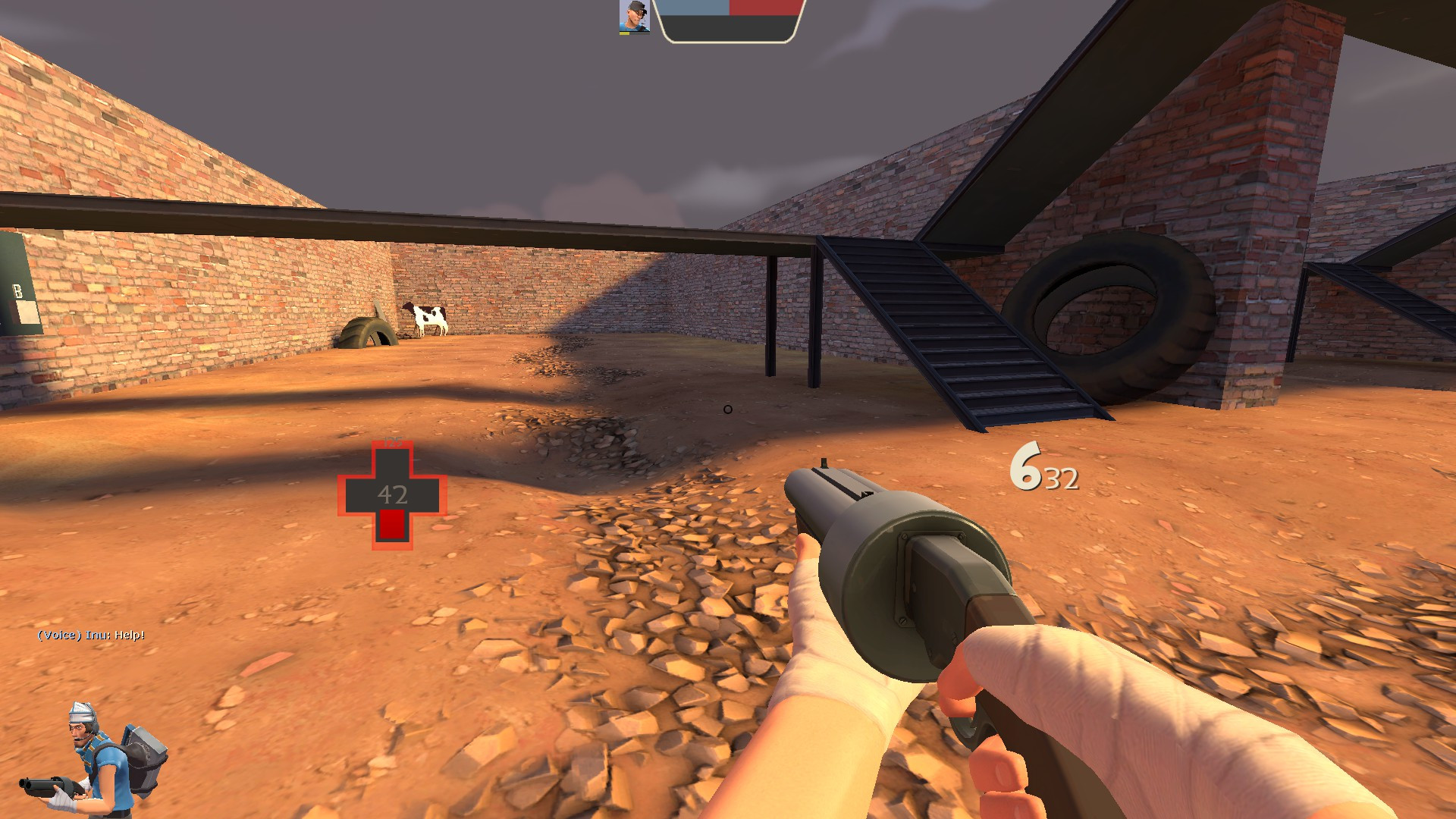Click the top HUD target identification panel
Screen dimensions: 1456x819
click(728, 20)
